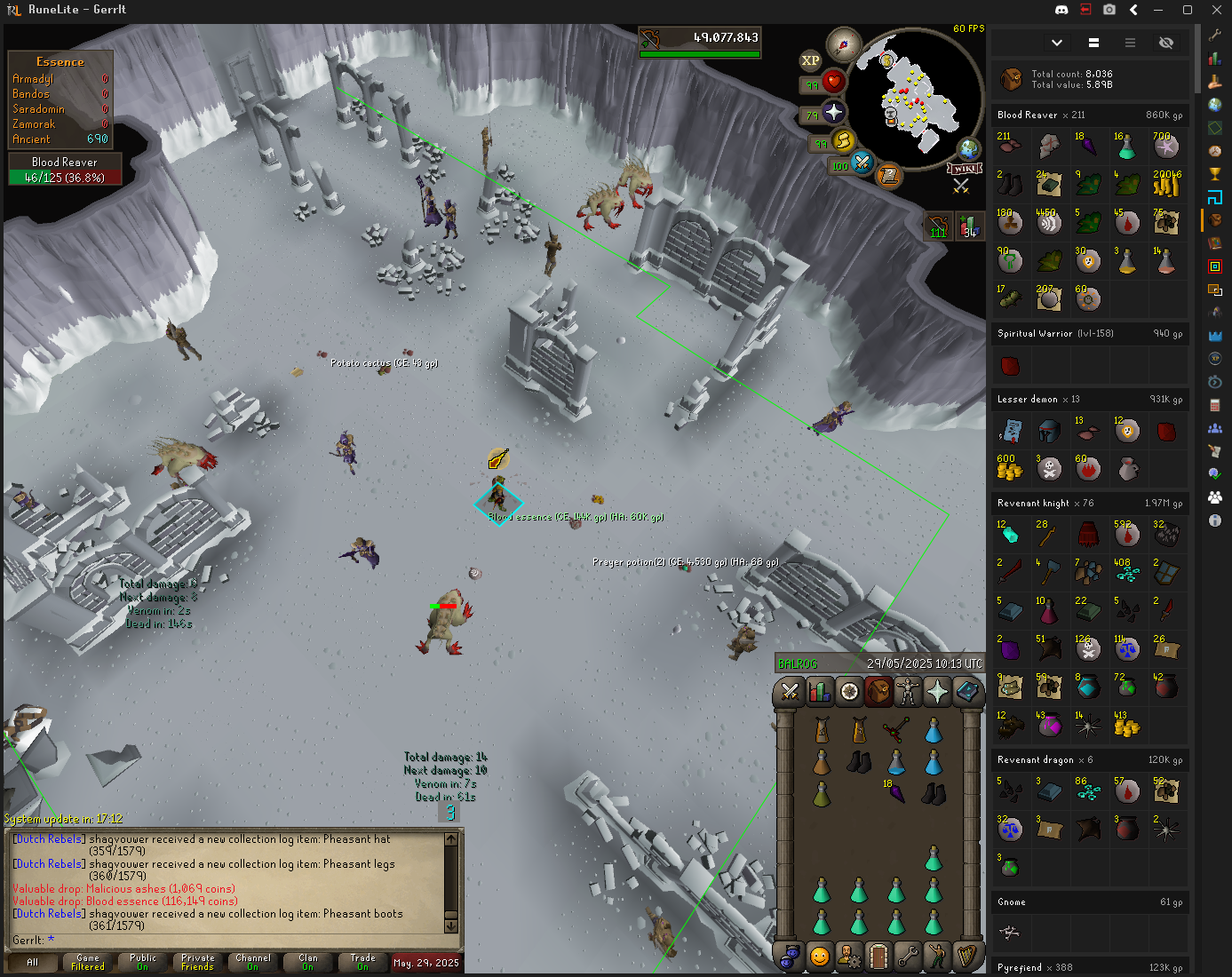Viewport: 1232px width, 977px height.
Task: Select the Game chat filter tab
Action: [x=88, y=962]
